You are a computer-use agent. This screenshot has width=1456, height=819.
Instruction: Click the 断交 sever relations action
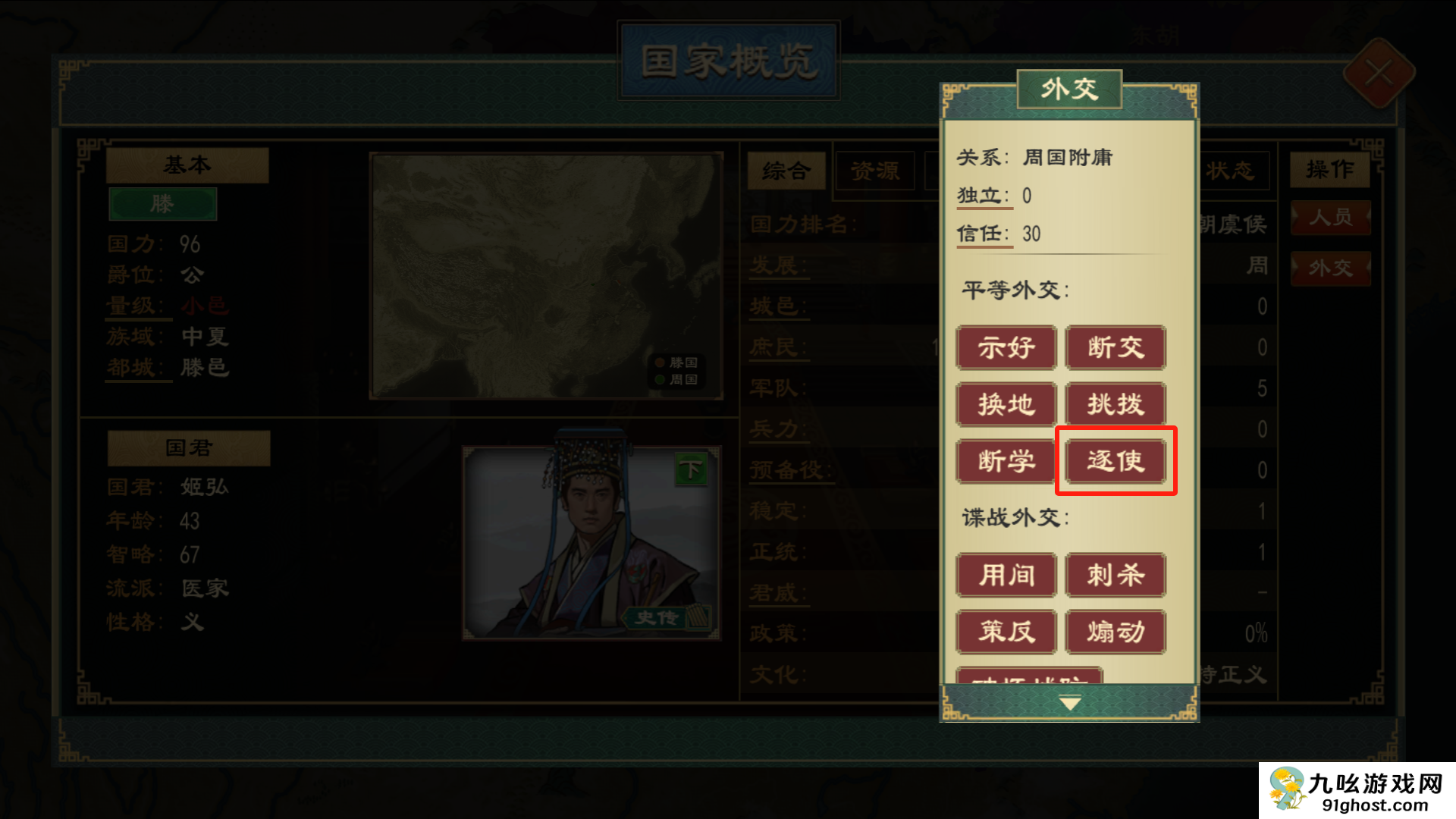pyautogui.click(x=1115, y=348)
